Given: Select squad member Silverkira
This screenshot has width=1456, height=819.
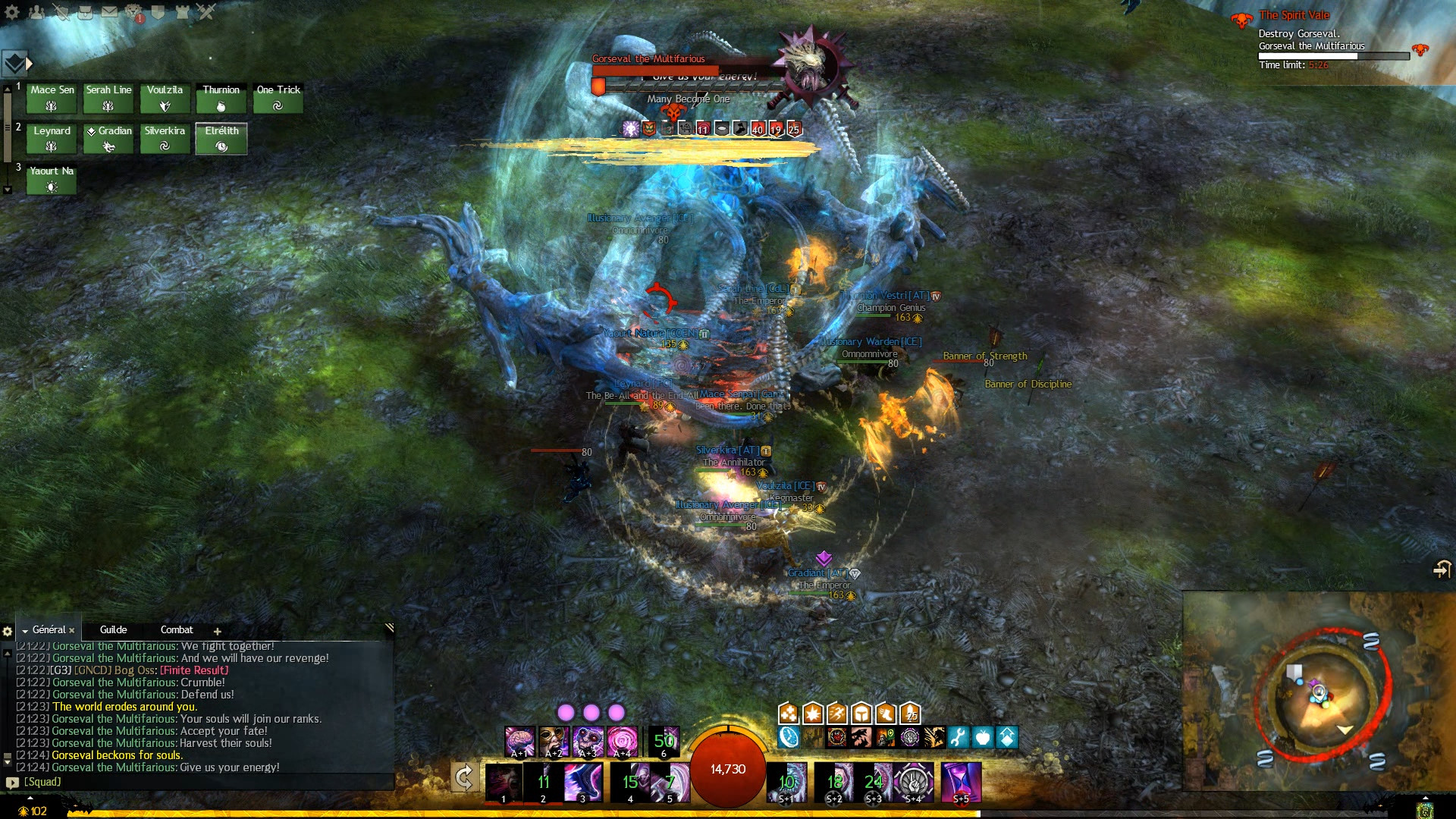Looking at the screenshot, I should (x=165, y=138).
